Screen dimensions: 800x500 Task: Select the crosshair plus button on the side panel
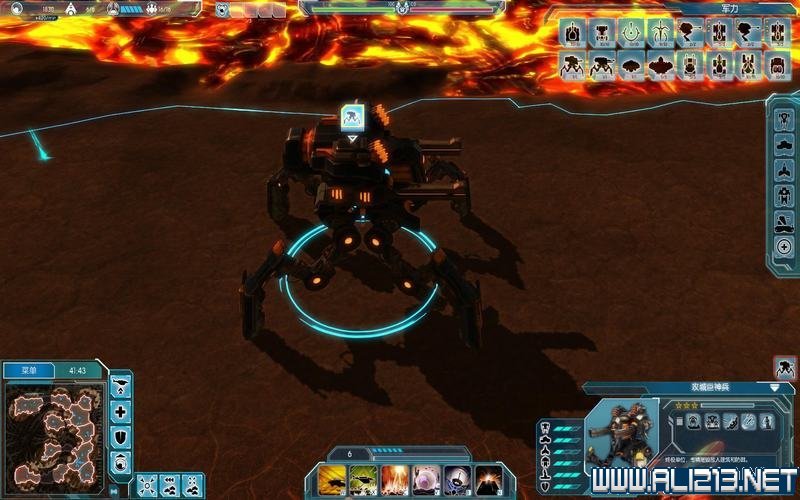pyautogui.click(x=784, y=247)
